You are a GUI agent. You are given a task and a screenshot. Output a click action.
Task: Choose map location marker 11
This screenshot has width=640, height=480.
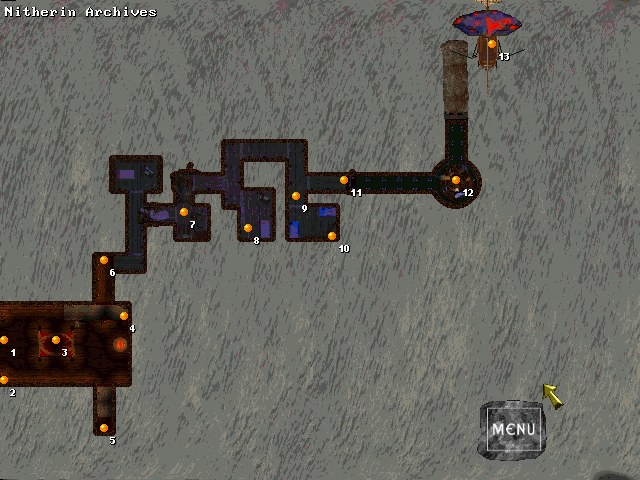pyautogui.click(x=344, y=180)
